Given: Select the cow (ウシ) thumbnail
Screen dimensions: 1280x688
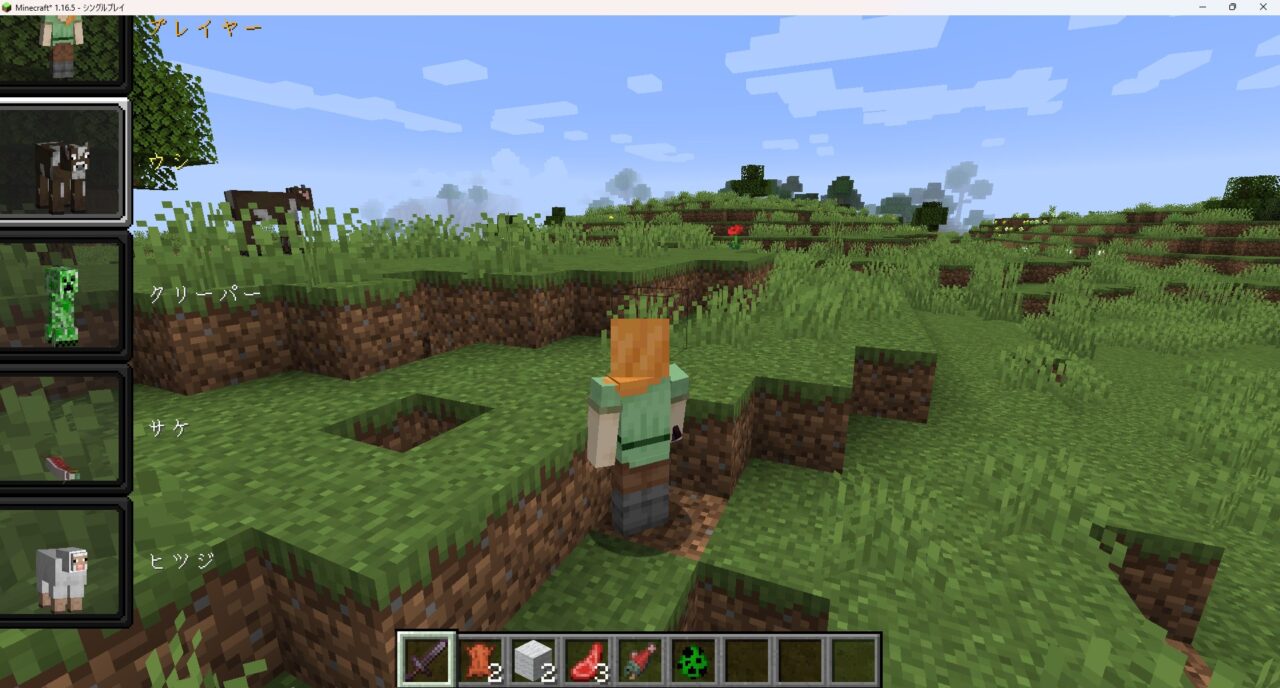Looking at the screenshot, I should pos(63,162).
